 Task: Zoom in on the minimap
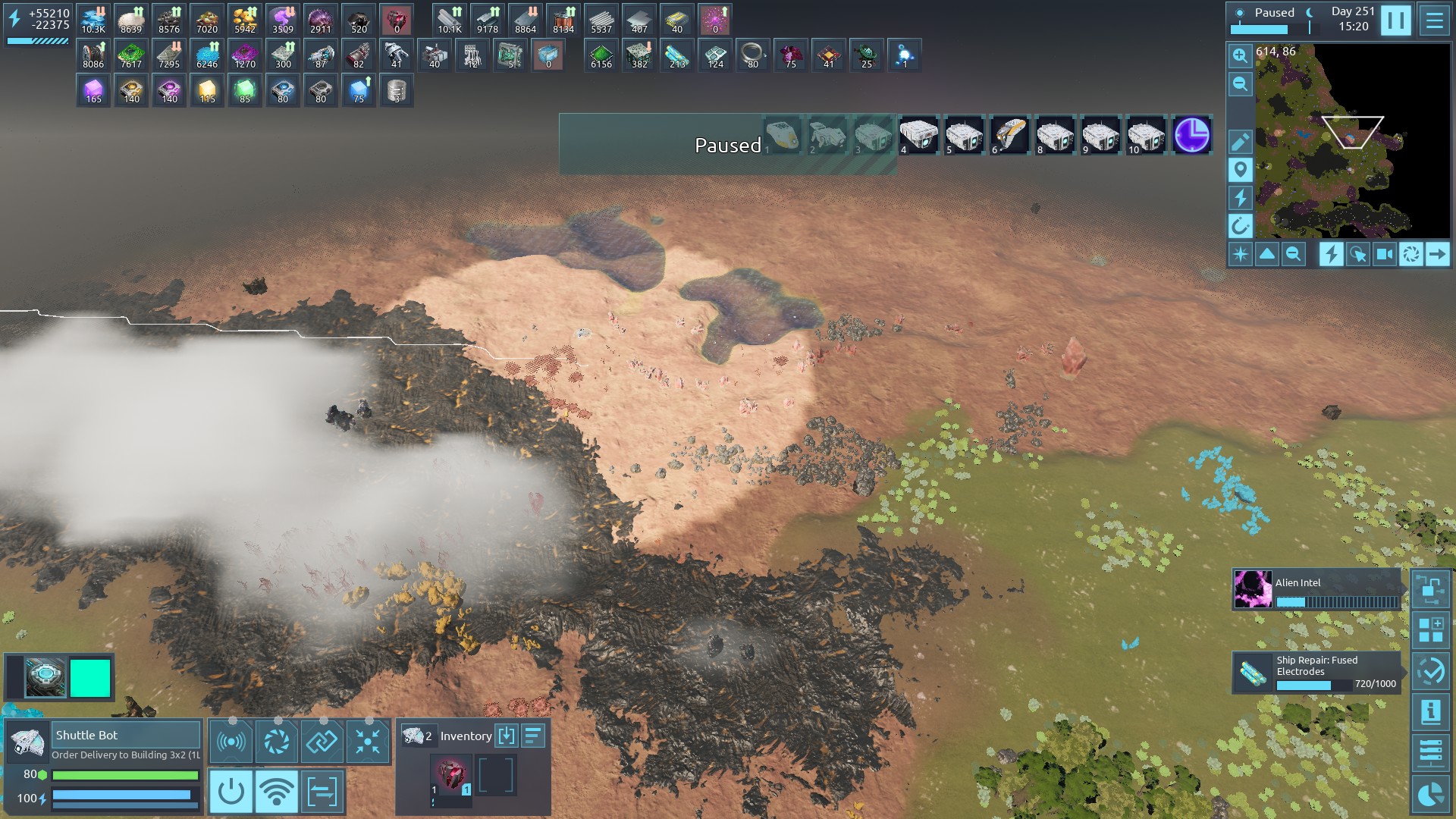1240,55
